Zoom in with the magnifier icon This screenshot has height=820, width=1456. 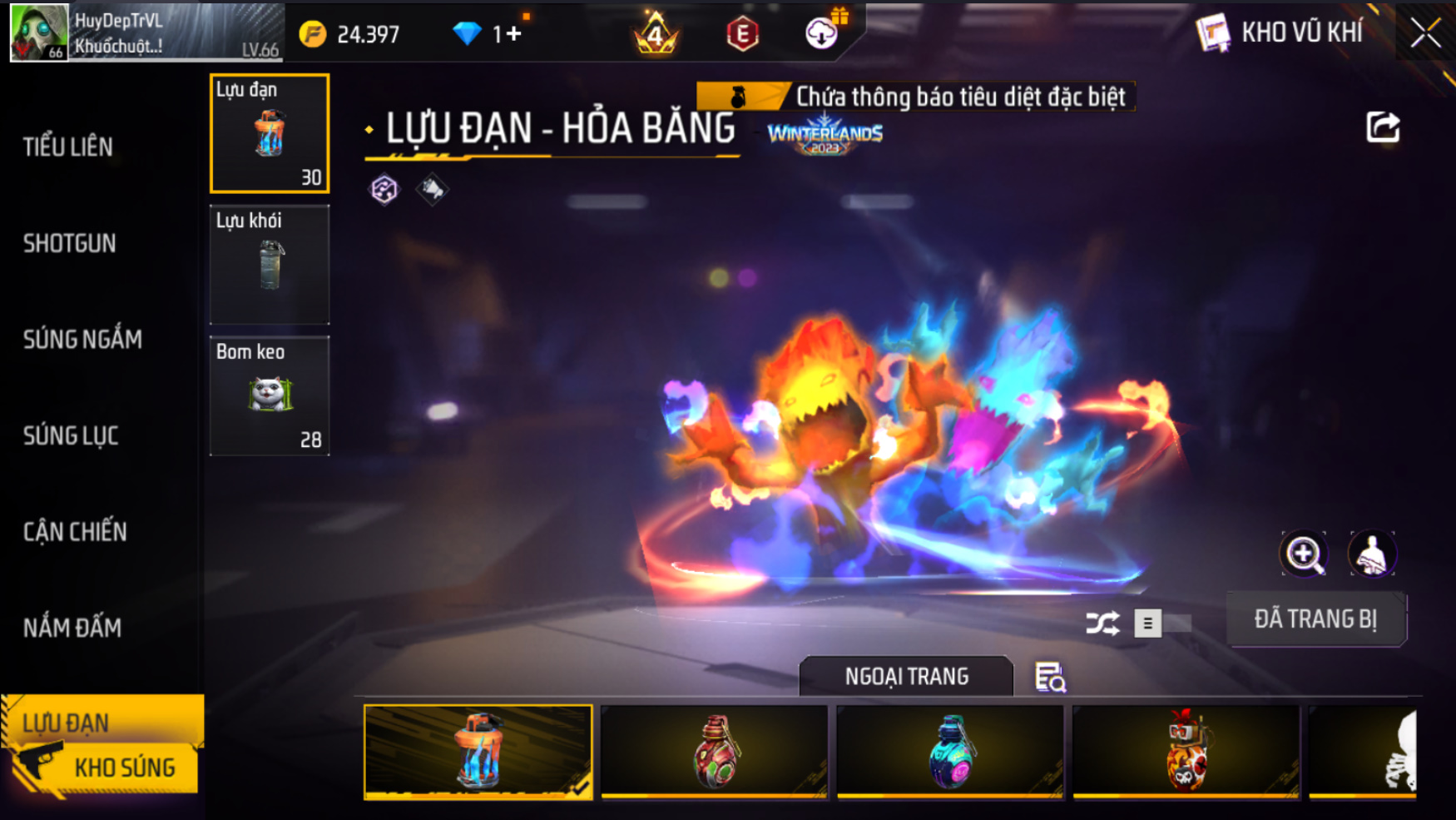(x=1304, y=554)
